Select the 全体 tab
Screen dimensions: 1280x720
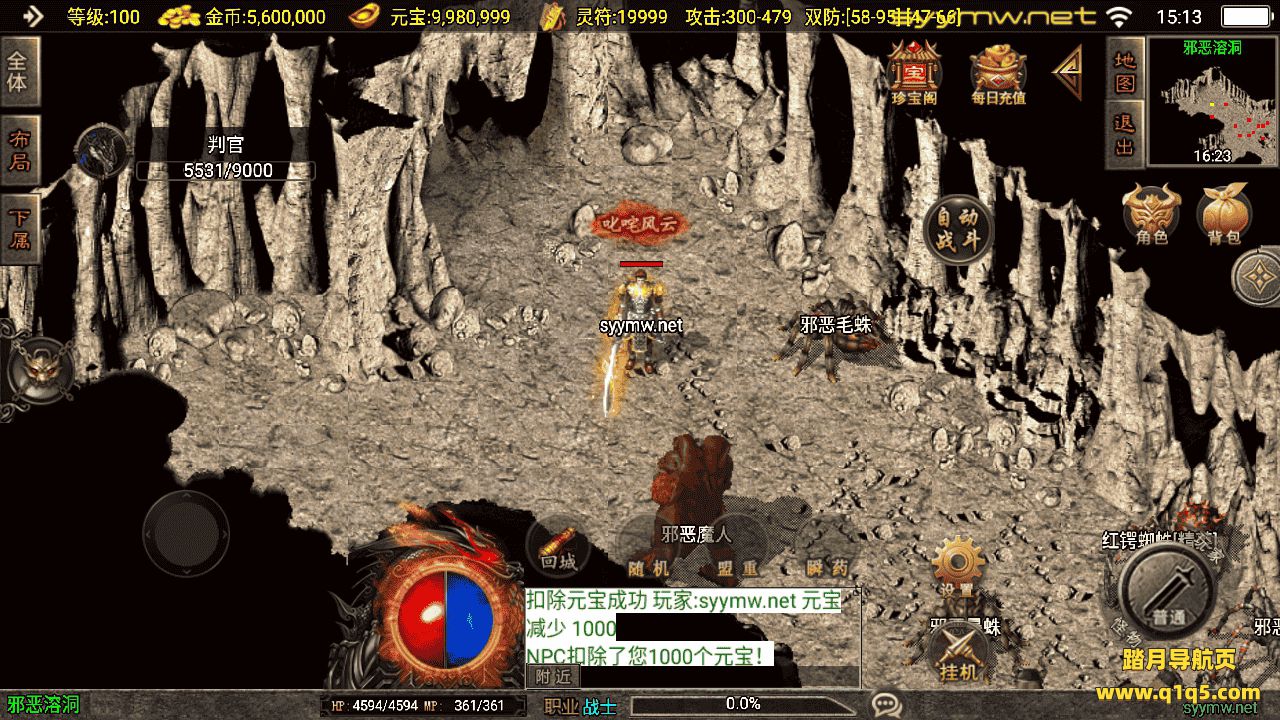coord(19,70)
